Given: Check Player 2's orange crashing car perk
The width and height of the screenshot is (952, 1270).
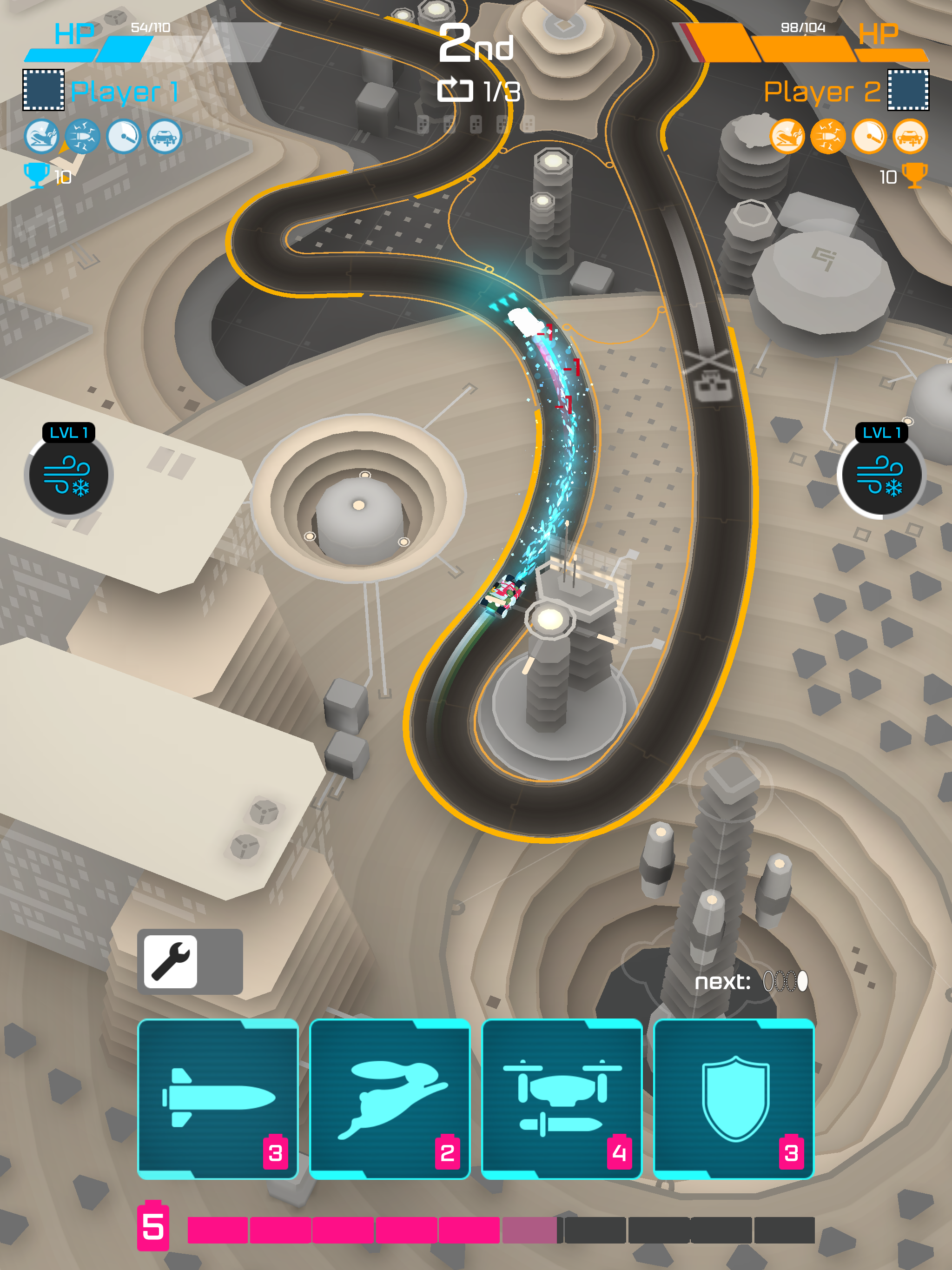Looking at the screenshot, I should (x=787, y=137).
